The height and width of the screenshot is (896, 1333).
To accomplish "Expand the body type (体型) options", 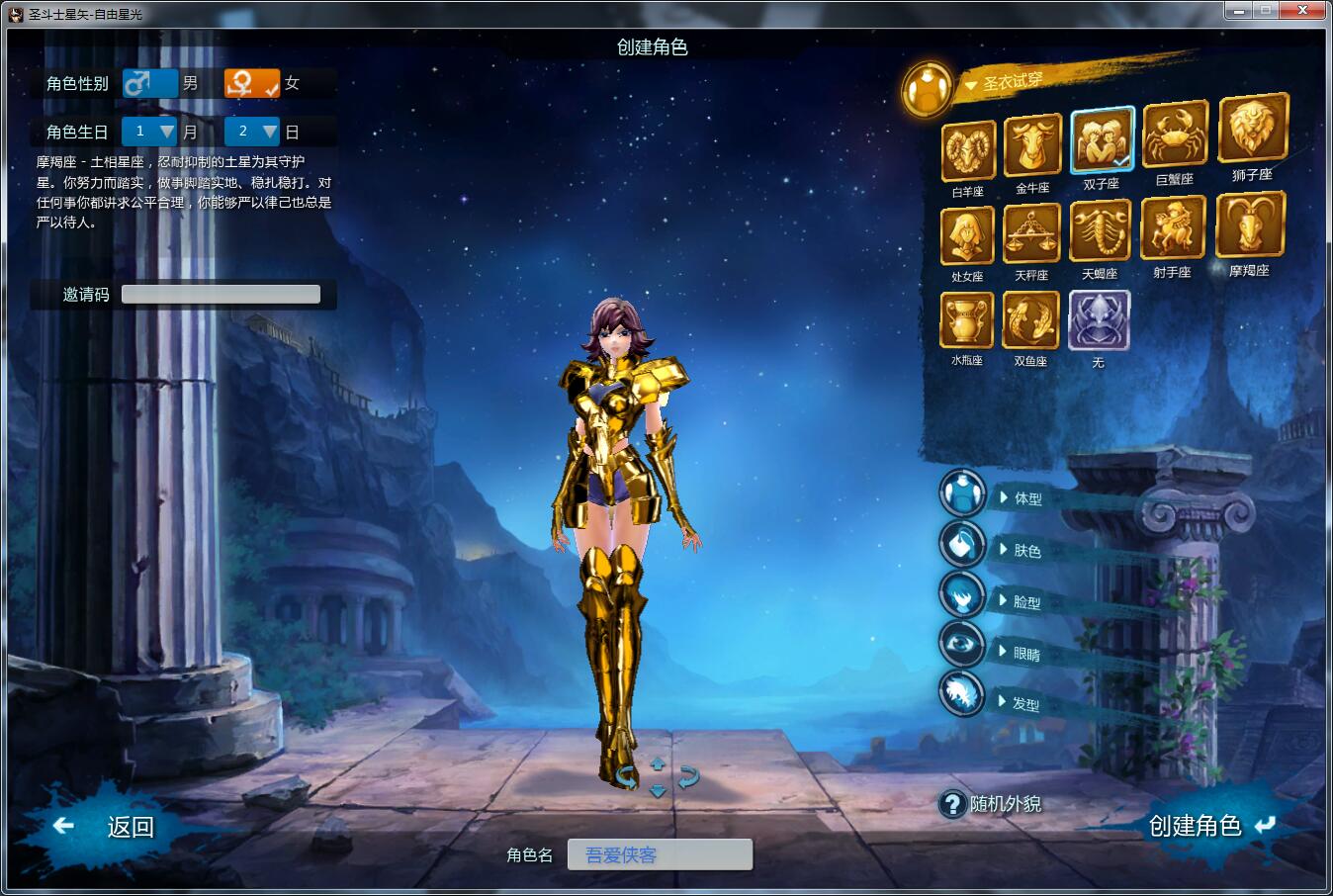I will 1025,498.
